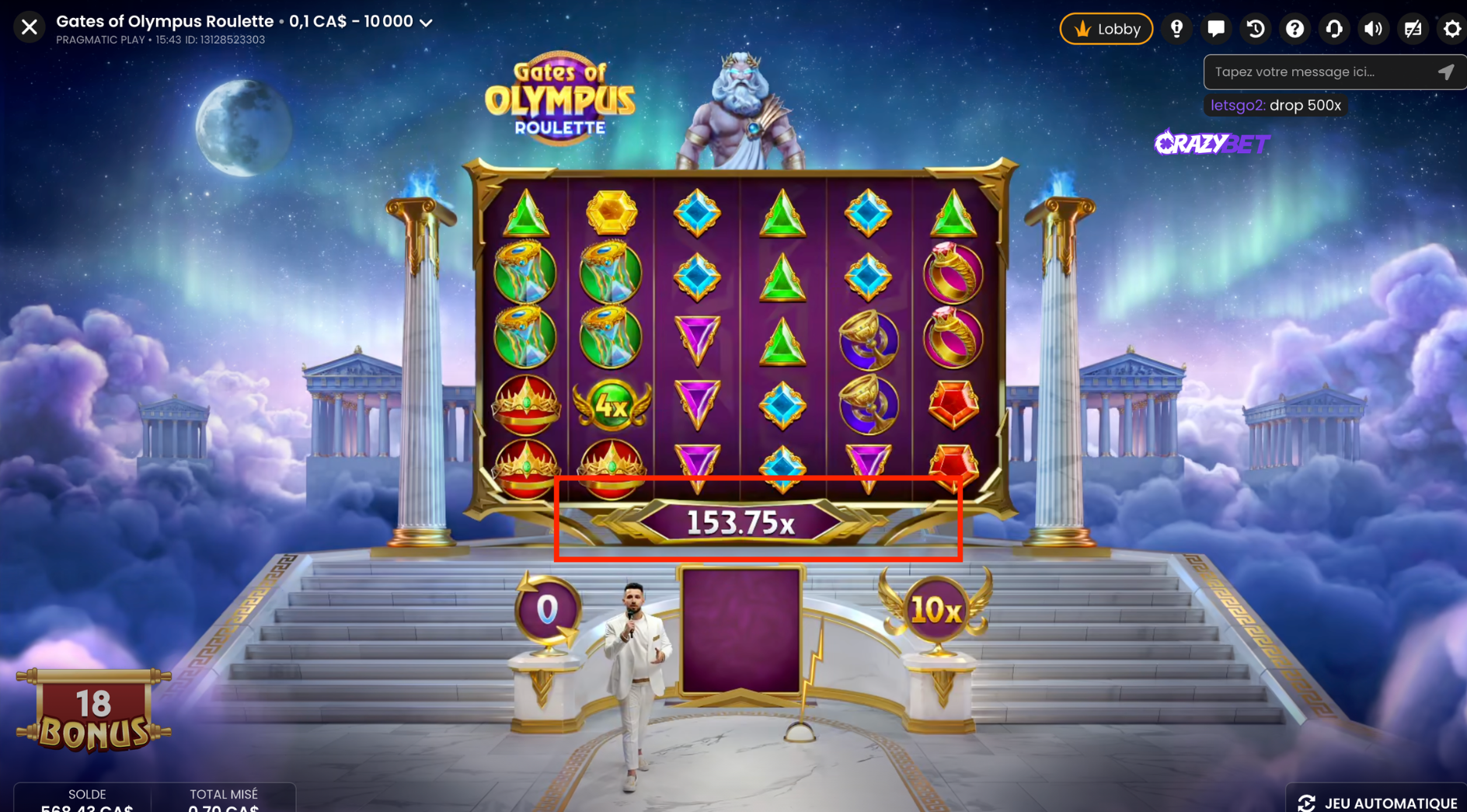Click the crossed-out card icon
Viewport: 1467px width, 812px height.
1413,29
